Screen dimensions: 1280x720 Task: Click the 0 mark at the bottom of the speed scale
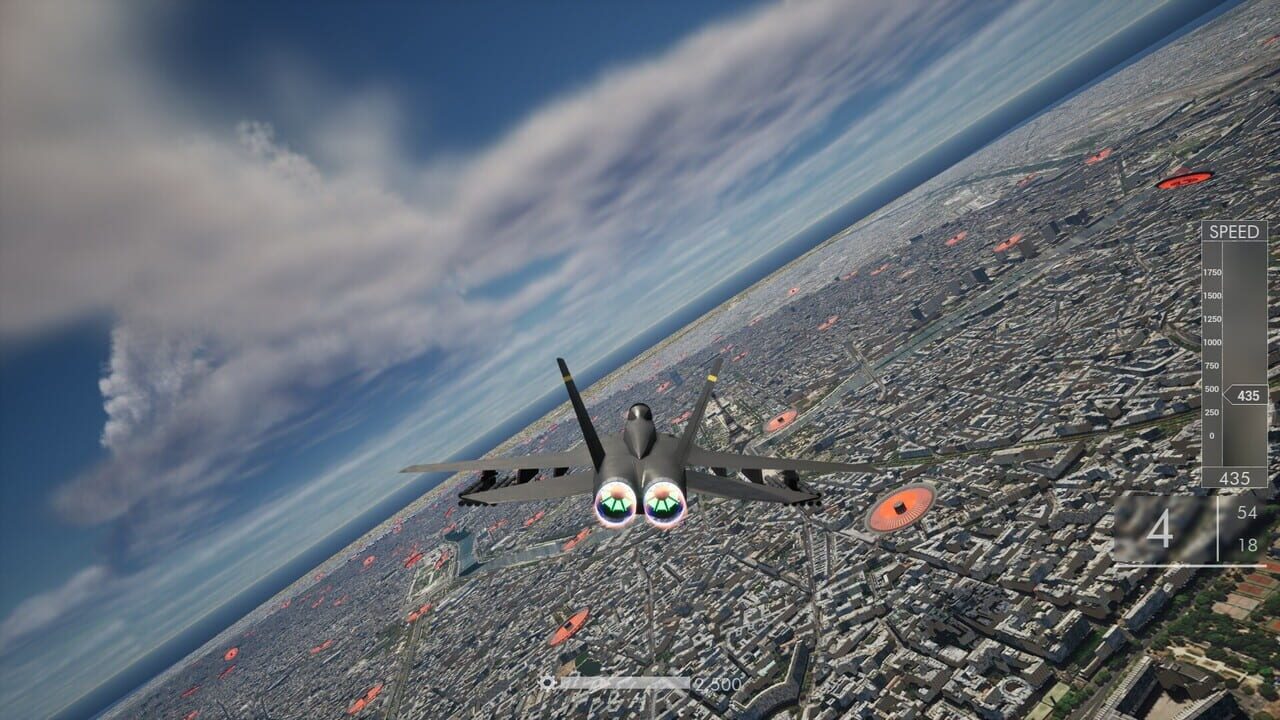(1211, 435)
